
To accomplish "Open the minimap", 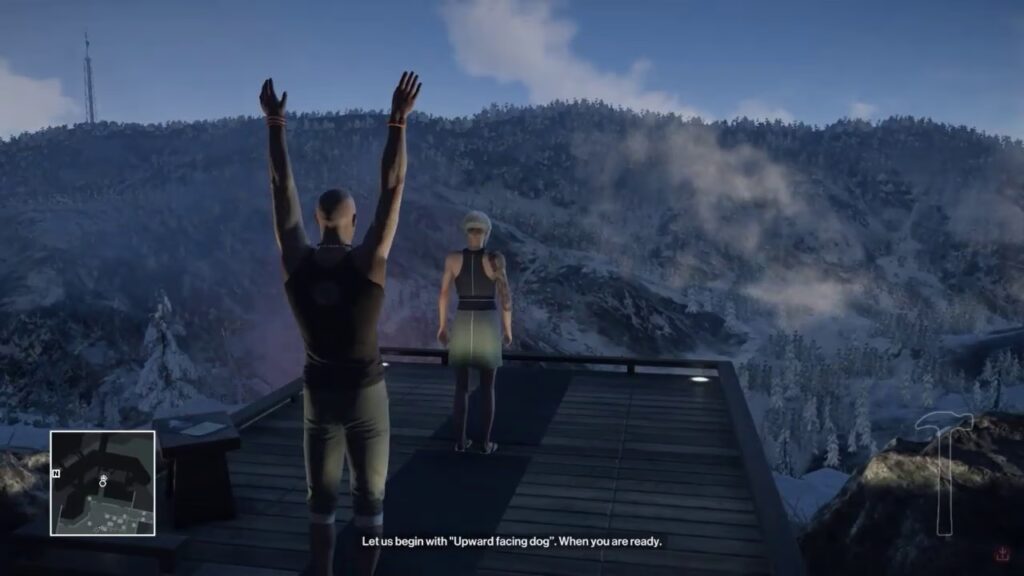I will point(103,483).
